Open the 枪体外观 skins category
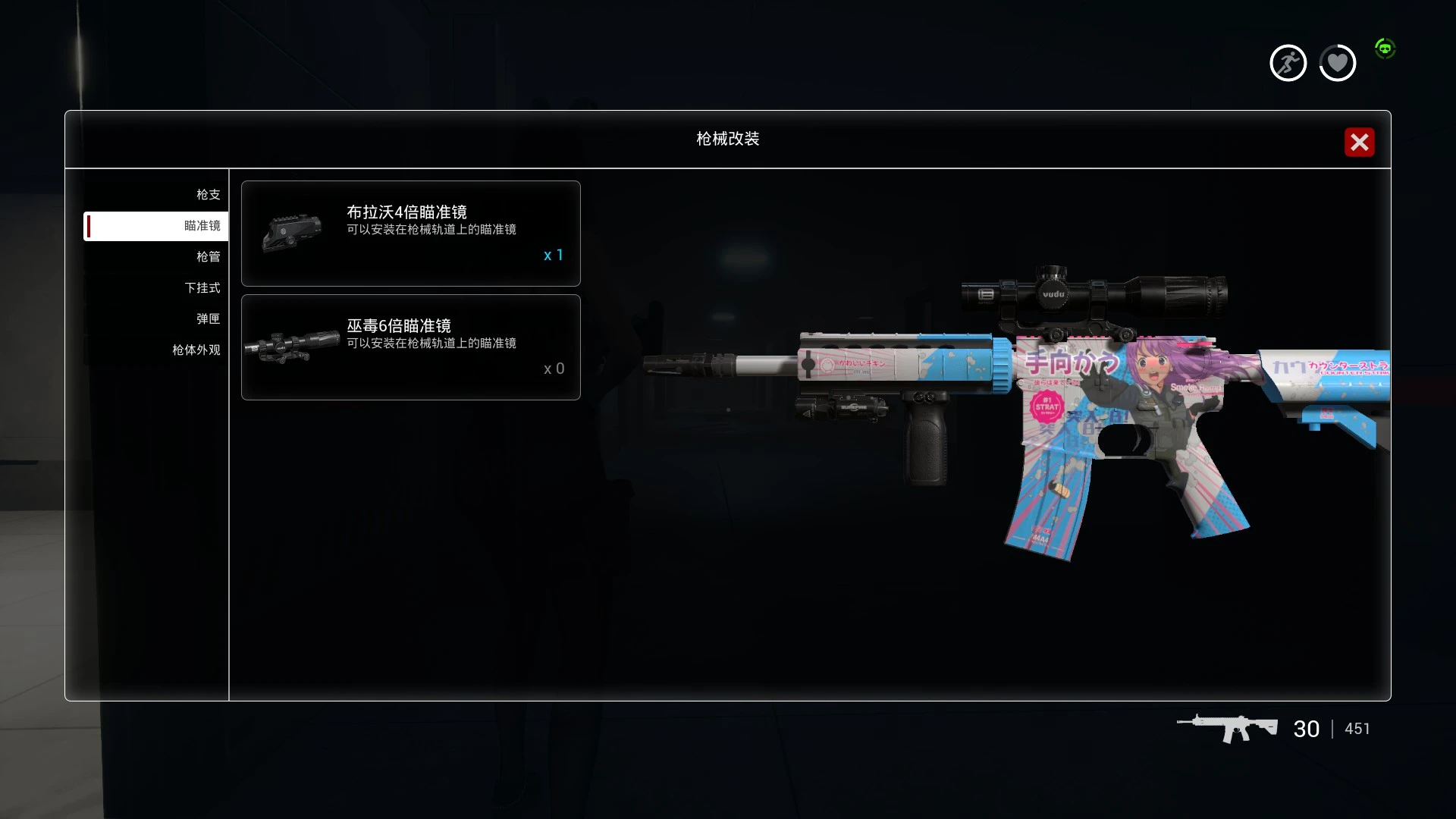This screenshot has width=1456, height=819. pos(196,350)
